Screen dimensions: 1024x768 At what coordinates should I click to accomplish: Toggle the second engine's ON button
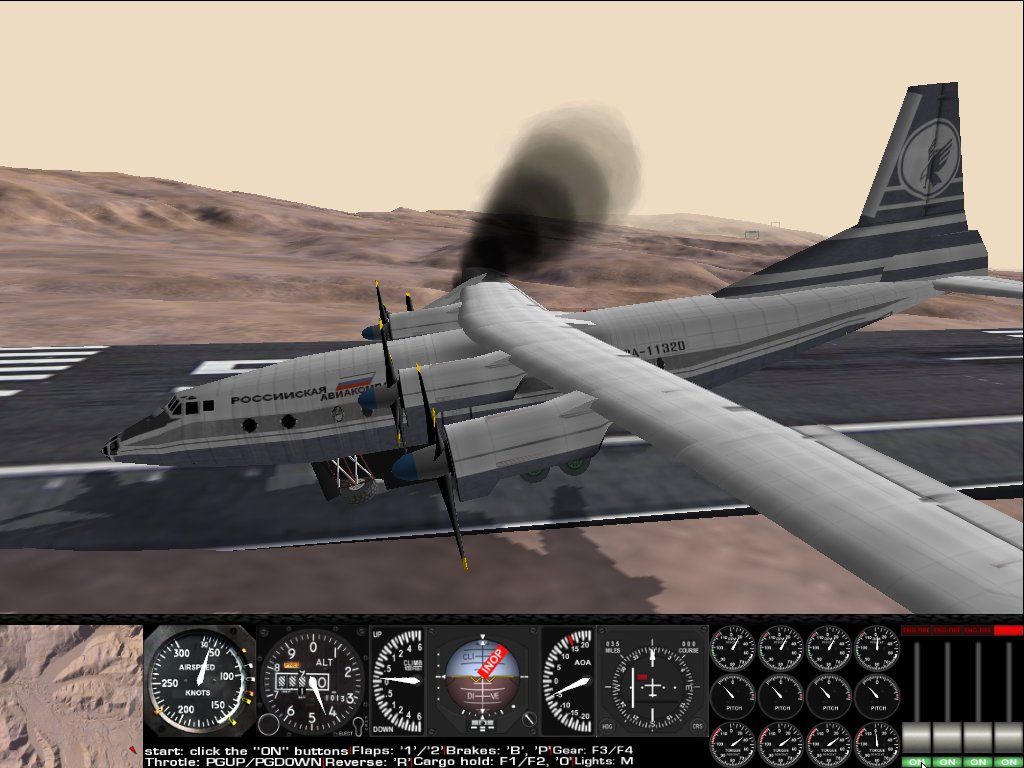click(x=947, y=762)
